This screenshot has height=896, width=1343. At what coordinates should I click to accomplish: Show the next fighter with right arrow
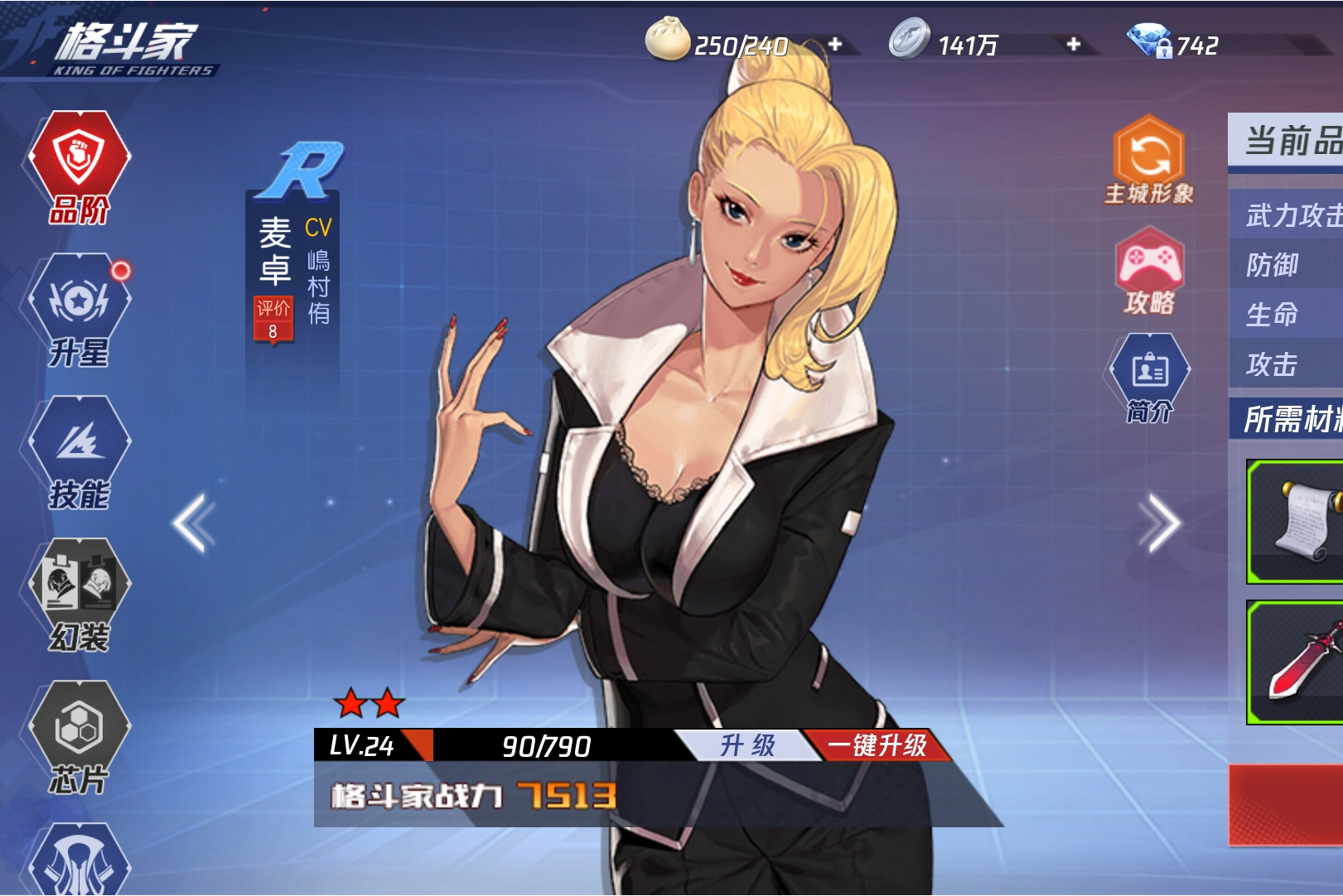[1158, 523]
